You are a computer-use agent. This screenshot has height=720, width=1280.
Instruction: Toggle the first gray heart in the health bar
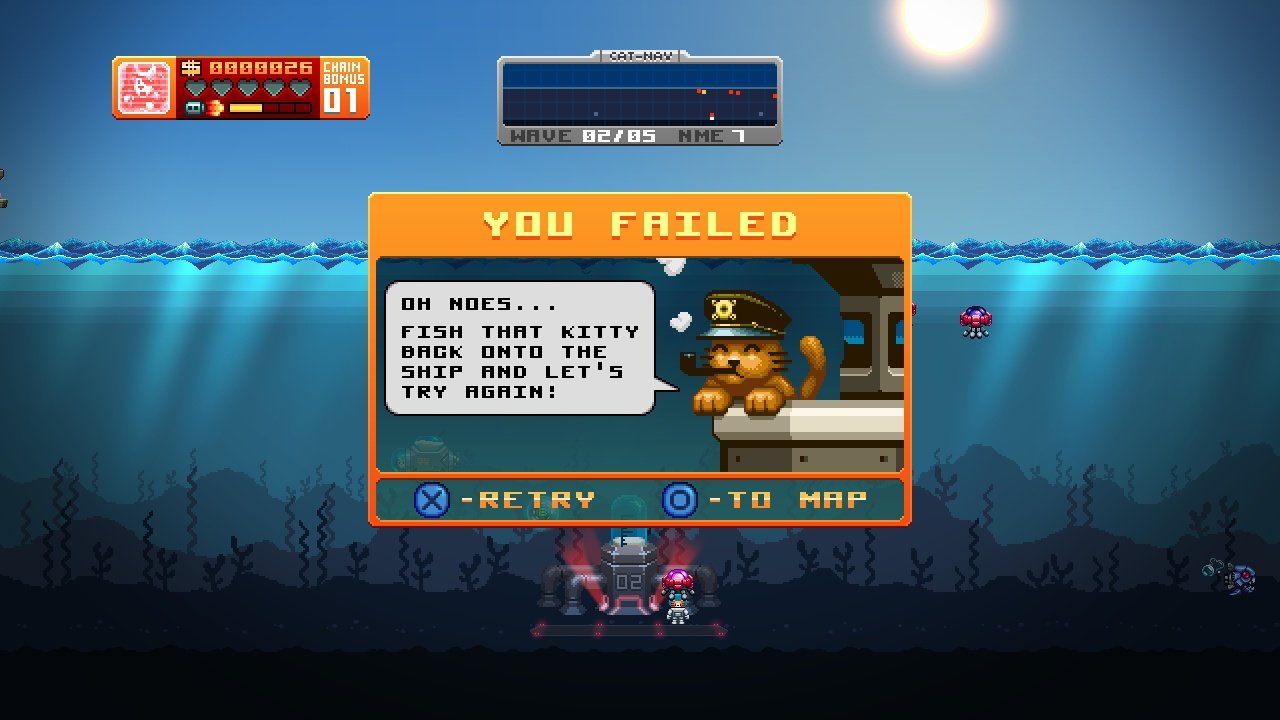[x=196, y=87]
